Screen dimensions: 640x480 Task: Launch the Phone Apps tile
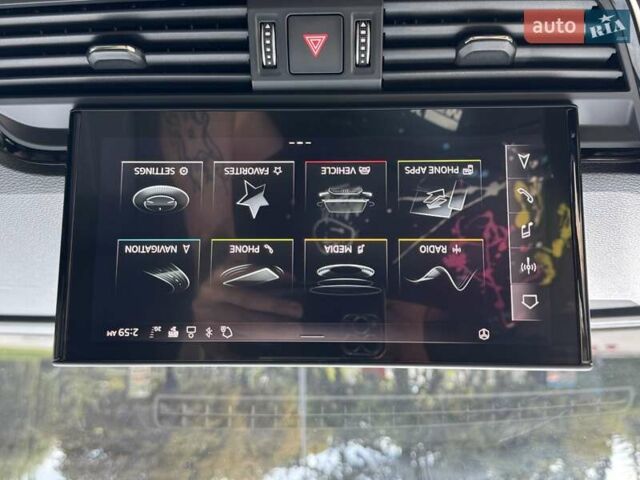coord(438,190)
